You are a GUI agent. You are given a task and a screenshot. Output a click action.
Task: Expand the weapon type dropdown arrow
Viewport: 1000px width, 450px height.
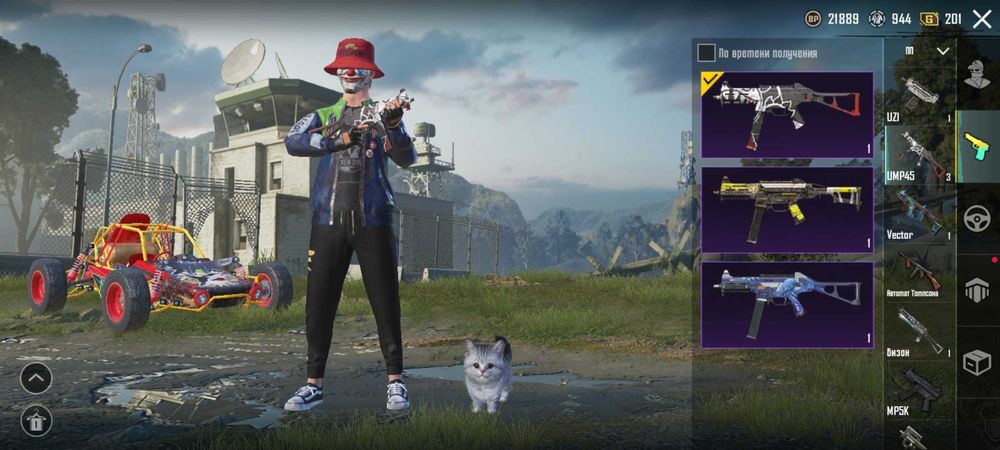942,51
